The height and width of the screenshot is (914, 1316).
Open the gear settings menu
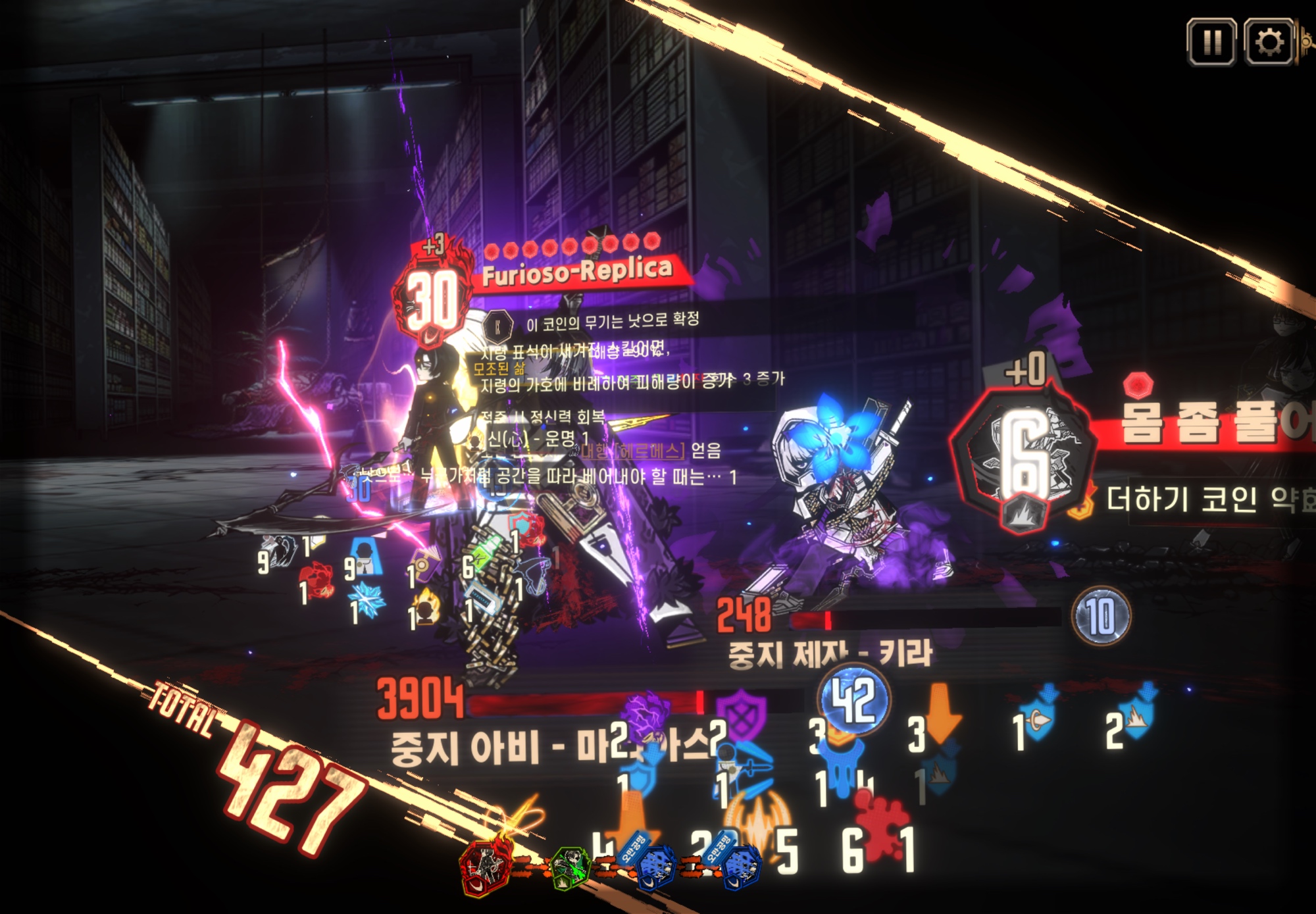coord(1269,43)
